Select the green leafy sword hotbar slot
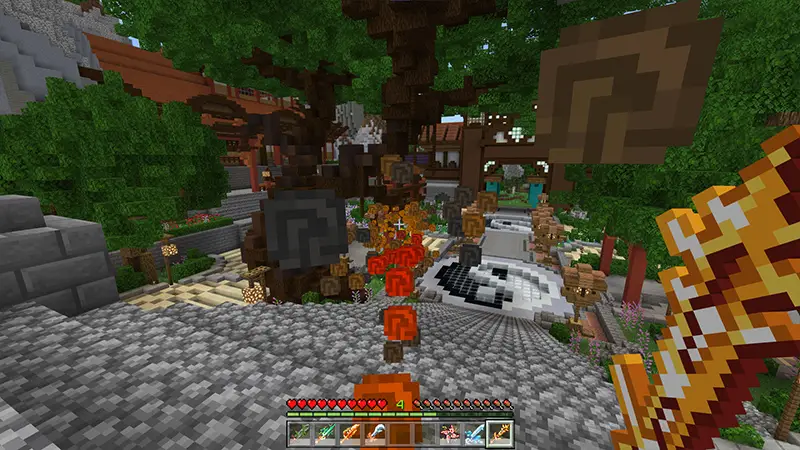This screenshot has height=450, width=800. tap(300, 432)
